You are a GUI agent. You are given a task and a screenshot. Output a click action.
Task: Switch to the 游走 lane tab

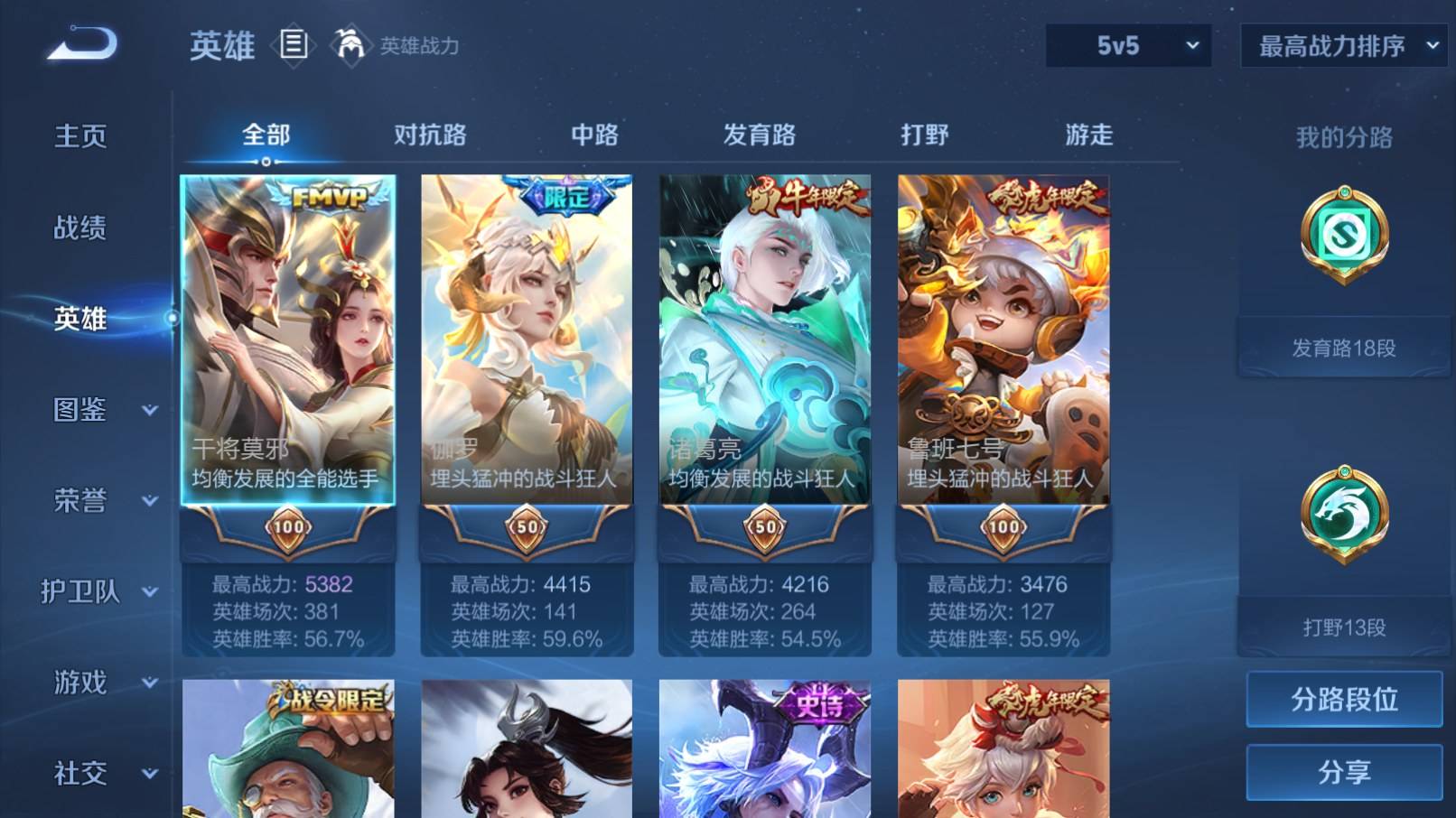(x=1087, y=134)
